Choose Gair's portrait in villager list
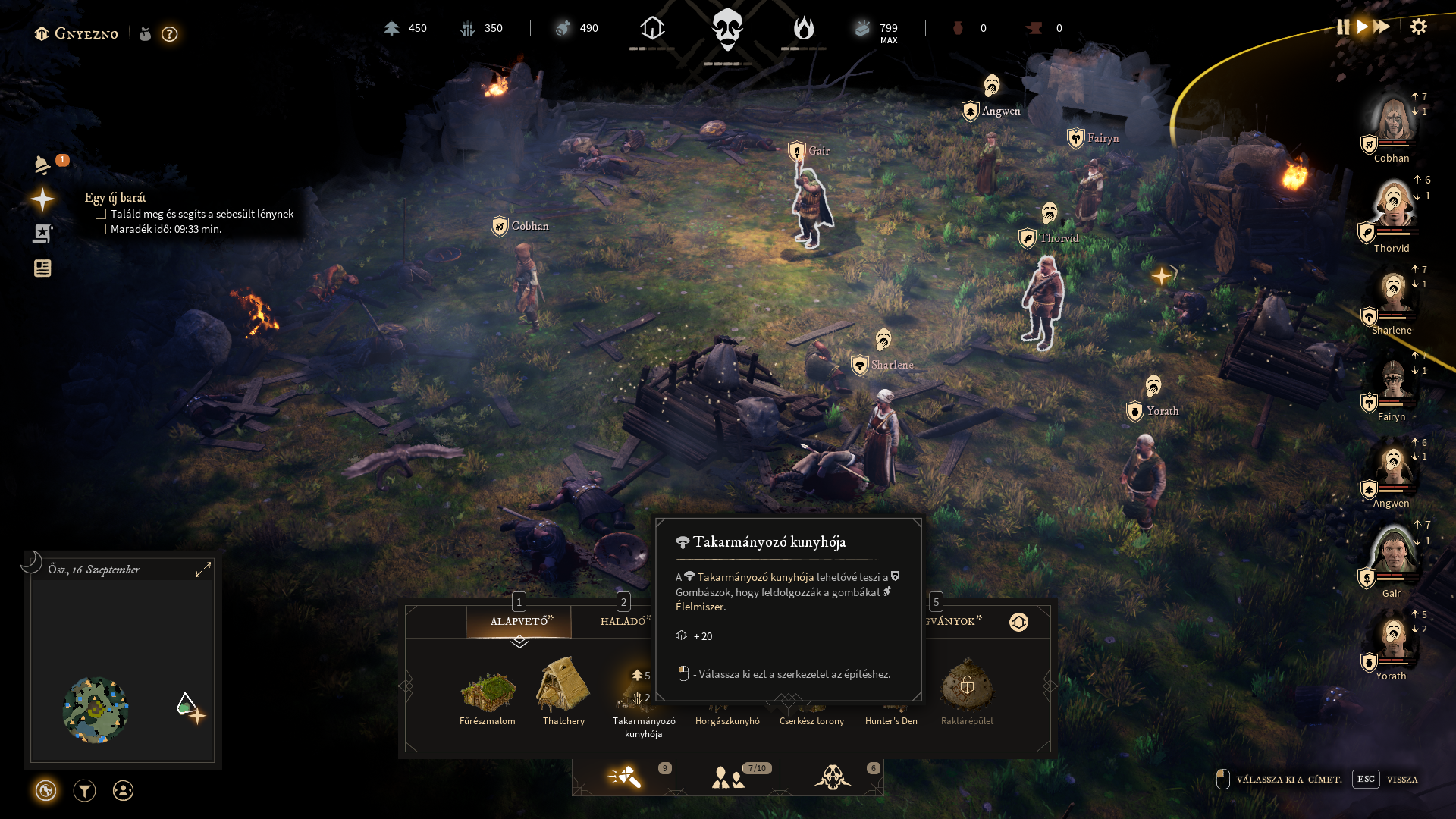The width and height of the screenshot is (1456, 819). 1392,552
